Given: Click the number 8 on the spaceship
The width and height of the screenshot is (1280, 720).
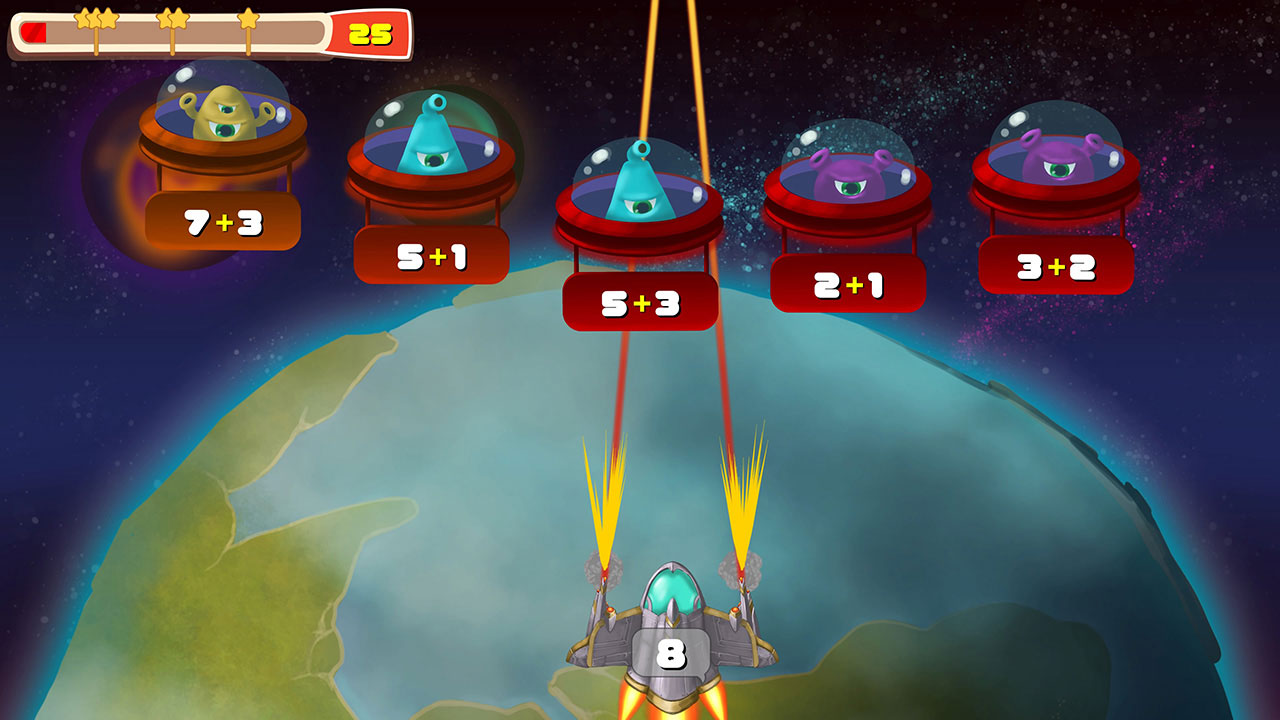Looking at the screenshot, I should pyautogui.click(x=672, y=653).
